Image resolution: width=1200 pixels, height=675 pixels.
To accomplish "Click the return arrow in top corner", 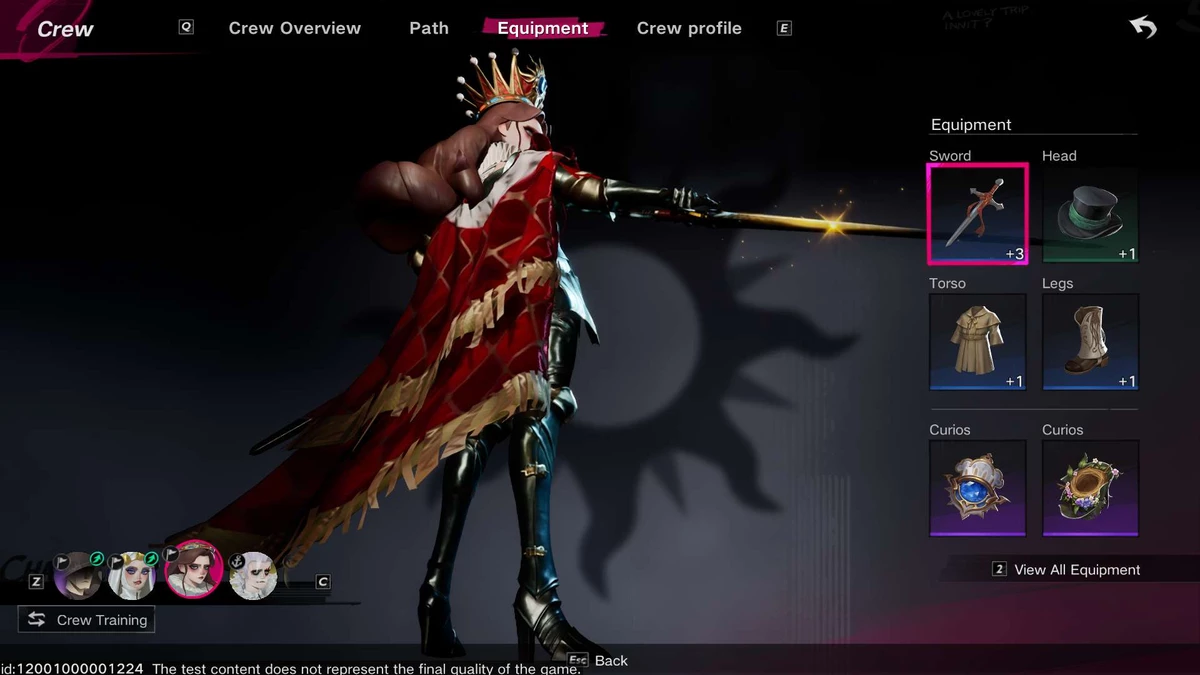I will pos(1143,27).
